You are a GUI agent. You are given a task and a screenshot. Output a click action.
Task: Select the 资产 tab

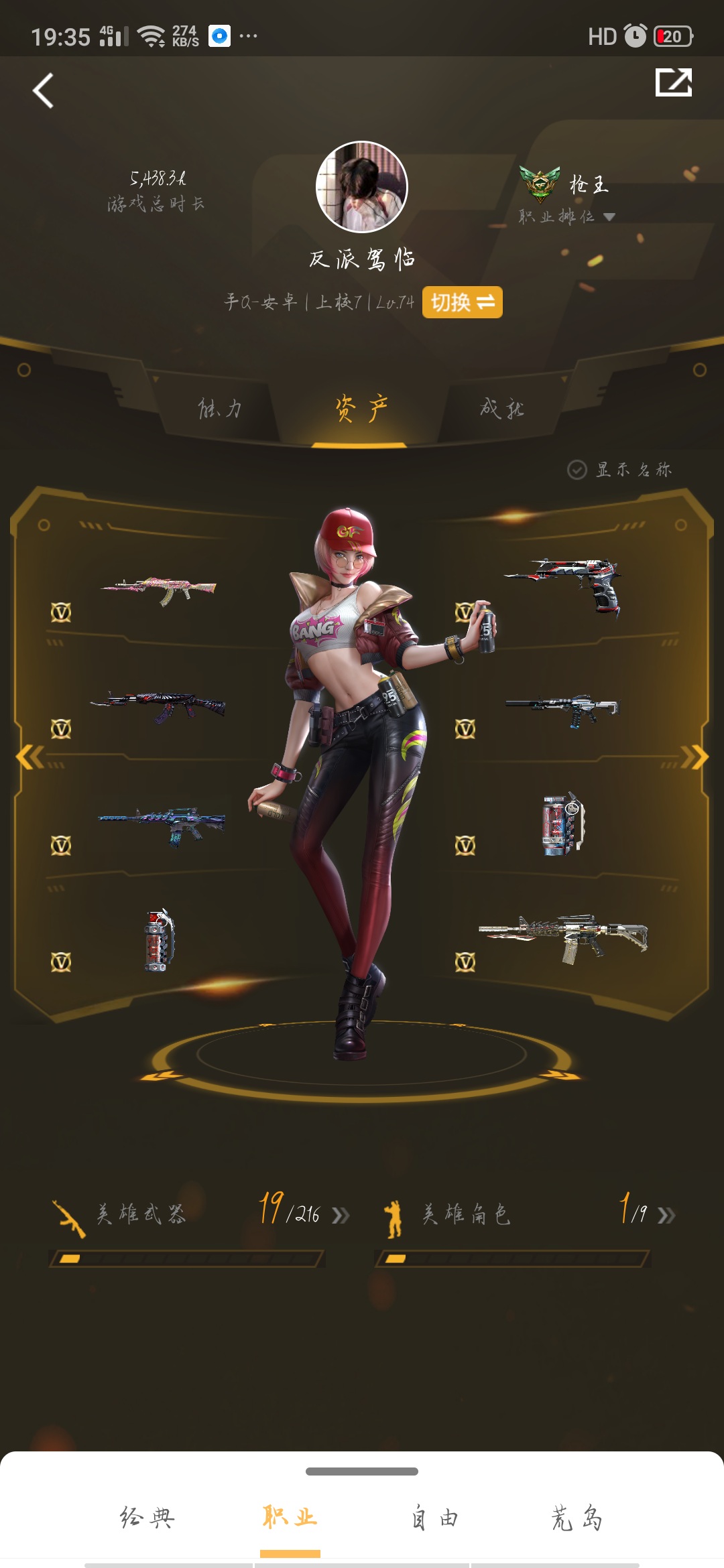point(361,408)
